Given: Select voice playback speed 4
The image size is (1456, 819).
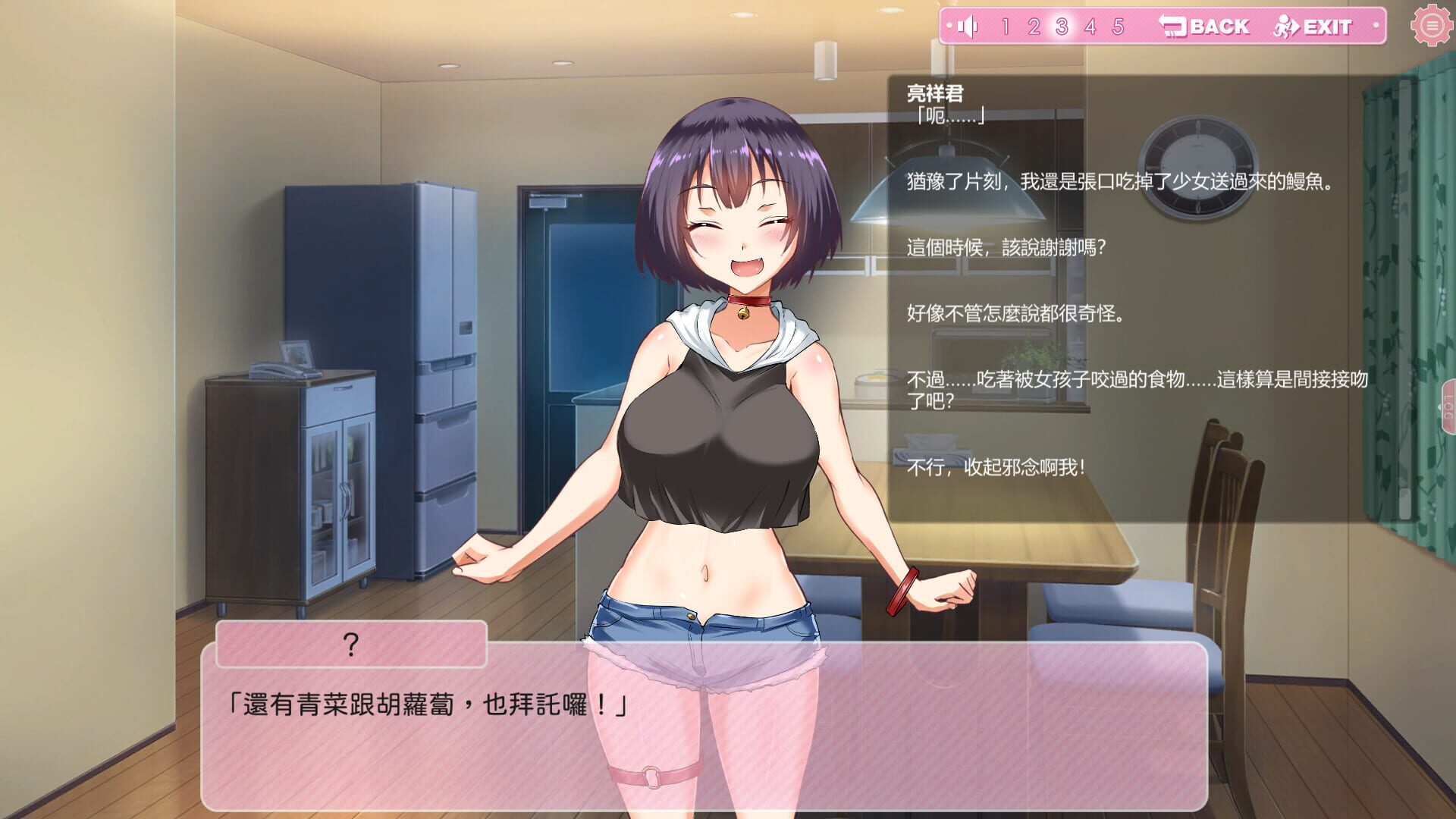Looking at the screenshot, I should [x=1090, y=27].
